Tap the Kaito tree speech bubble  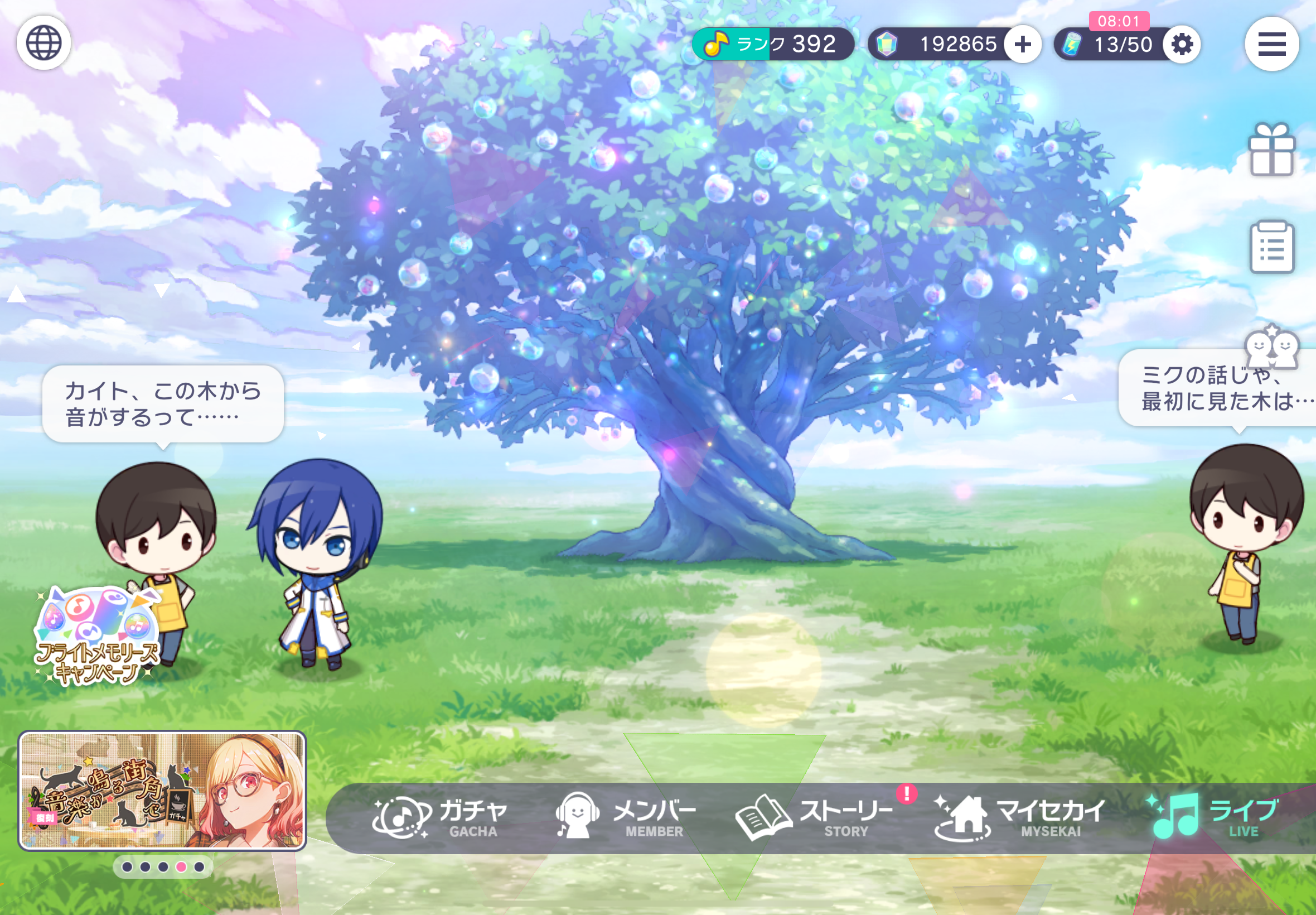(x=163, y=404)
